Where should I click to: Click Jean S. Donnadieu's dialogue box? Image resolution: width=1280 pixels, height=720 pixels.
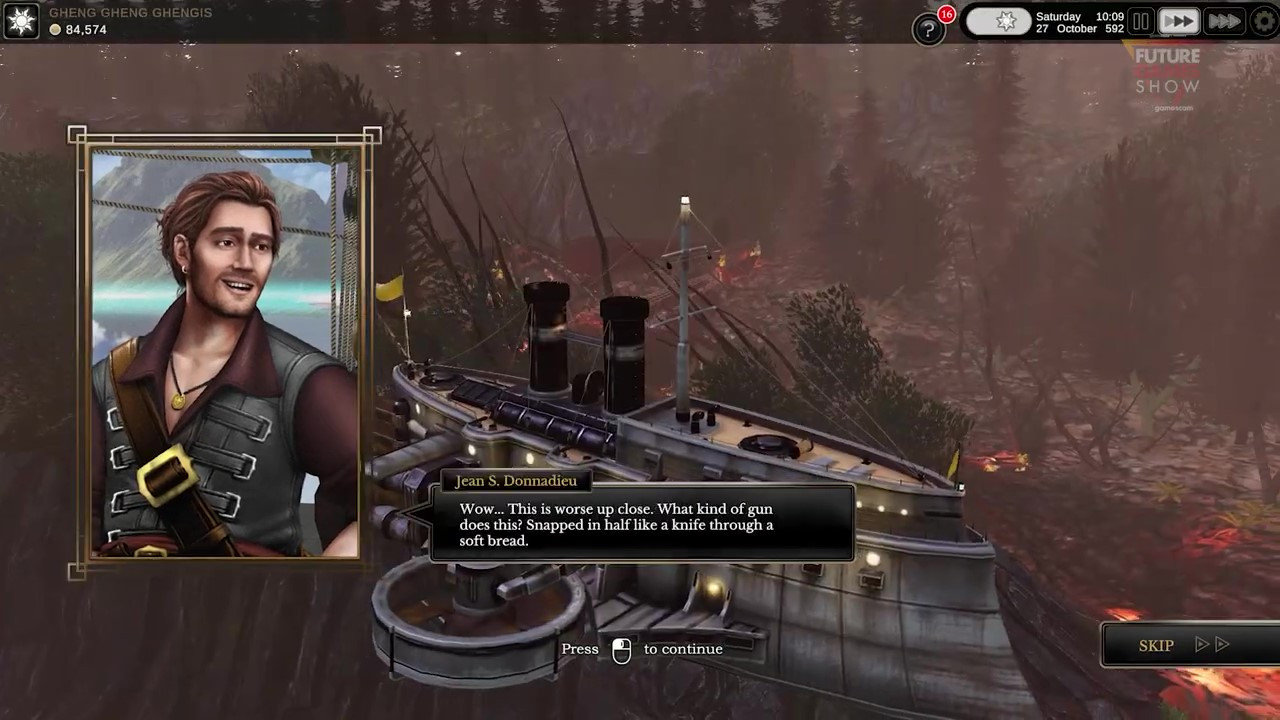click(x=642, y=524)
